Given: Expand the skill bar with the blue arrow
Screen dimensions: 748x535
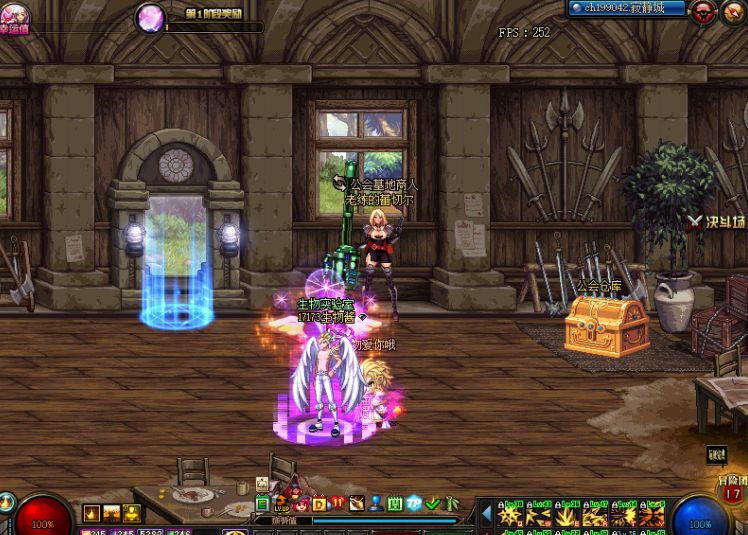Looking at the screenshot, I should (x=487, y=515).
